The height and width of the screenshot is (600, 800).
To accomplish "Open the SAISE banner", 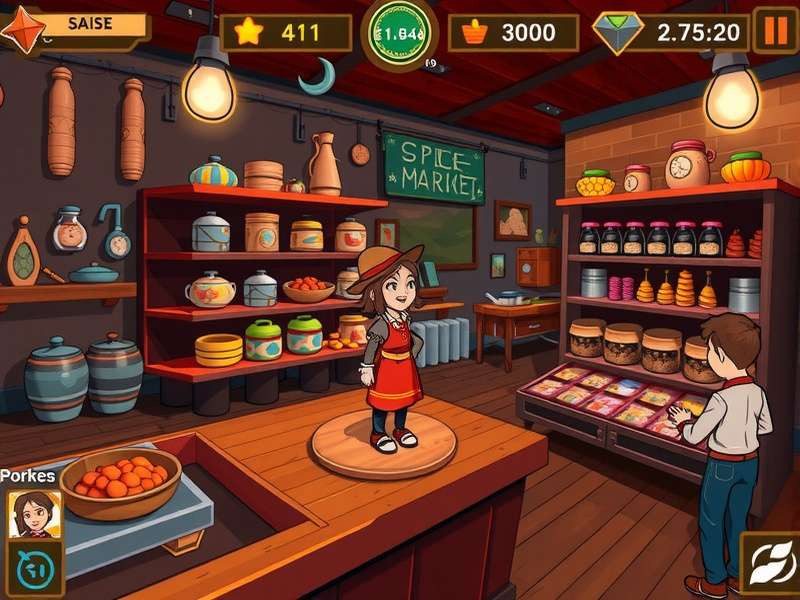I will [x=85, y=25].
